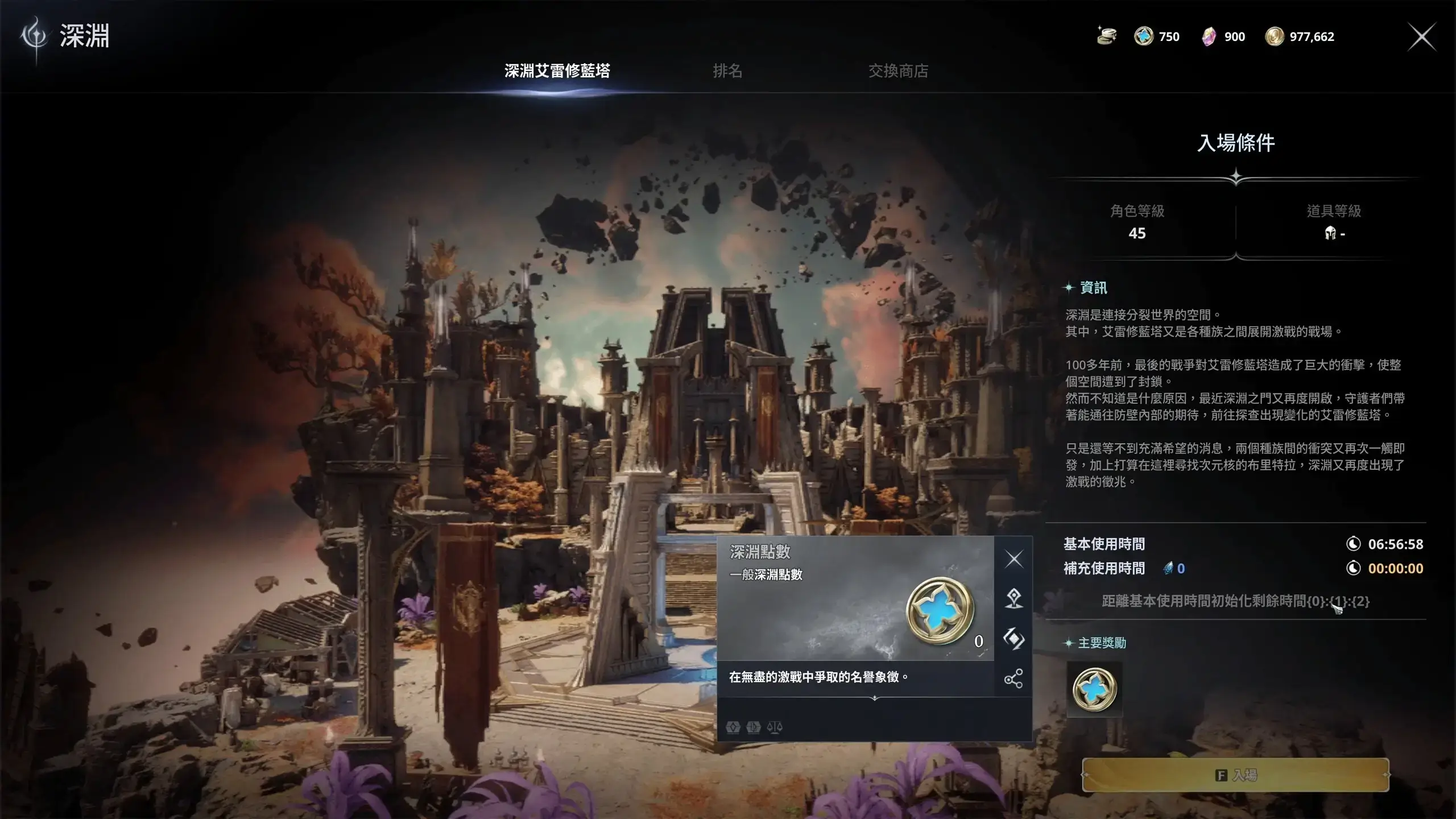
Task: Click the diamond hexagon icon in tooltip footer
Action: click(733, 728)
